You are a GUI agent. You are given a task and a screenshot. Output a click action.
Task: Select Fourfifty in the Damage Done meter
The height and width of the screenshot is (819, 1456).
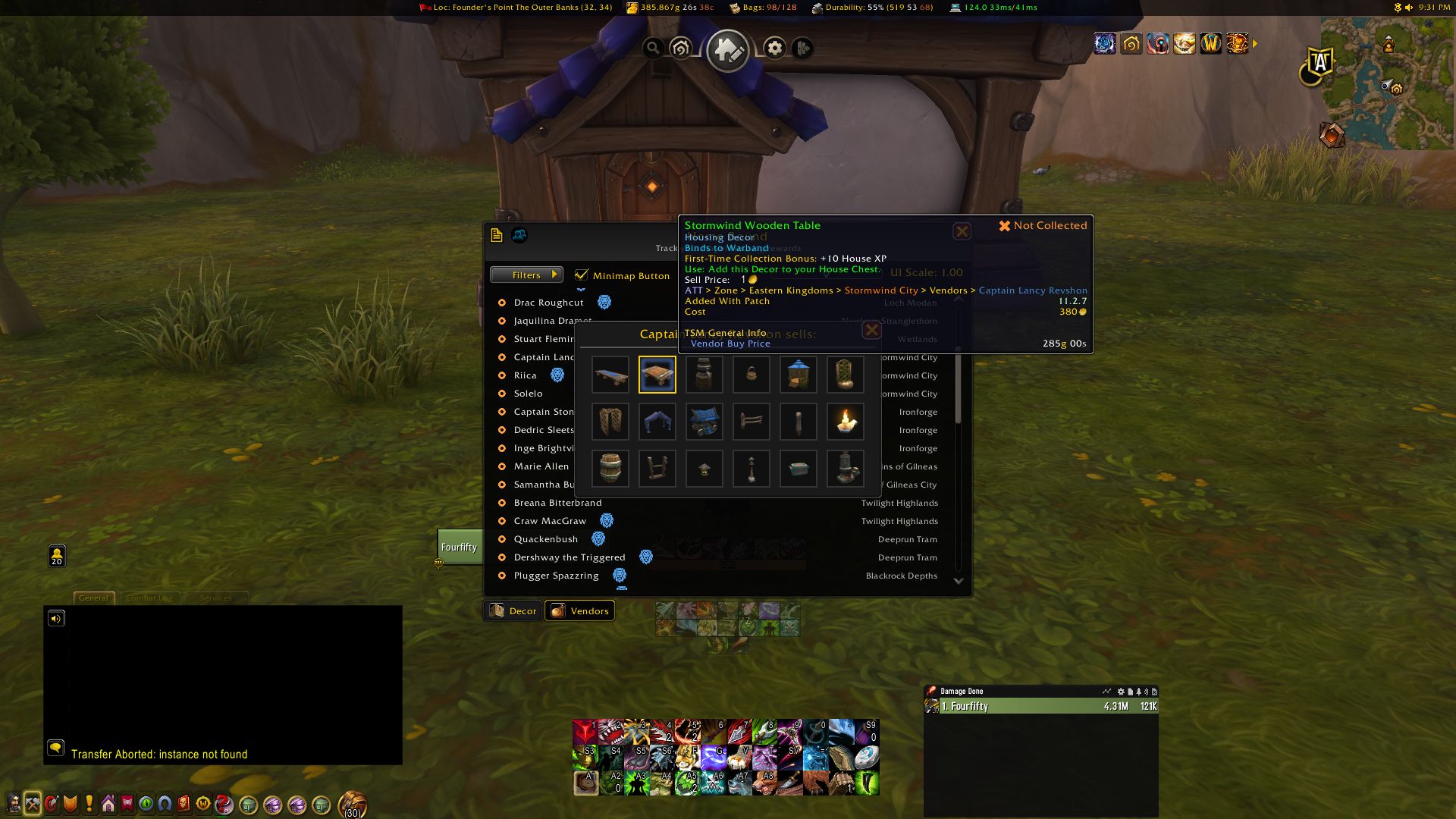point(1040,706)
